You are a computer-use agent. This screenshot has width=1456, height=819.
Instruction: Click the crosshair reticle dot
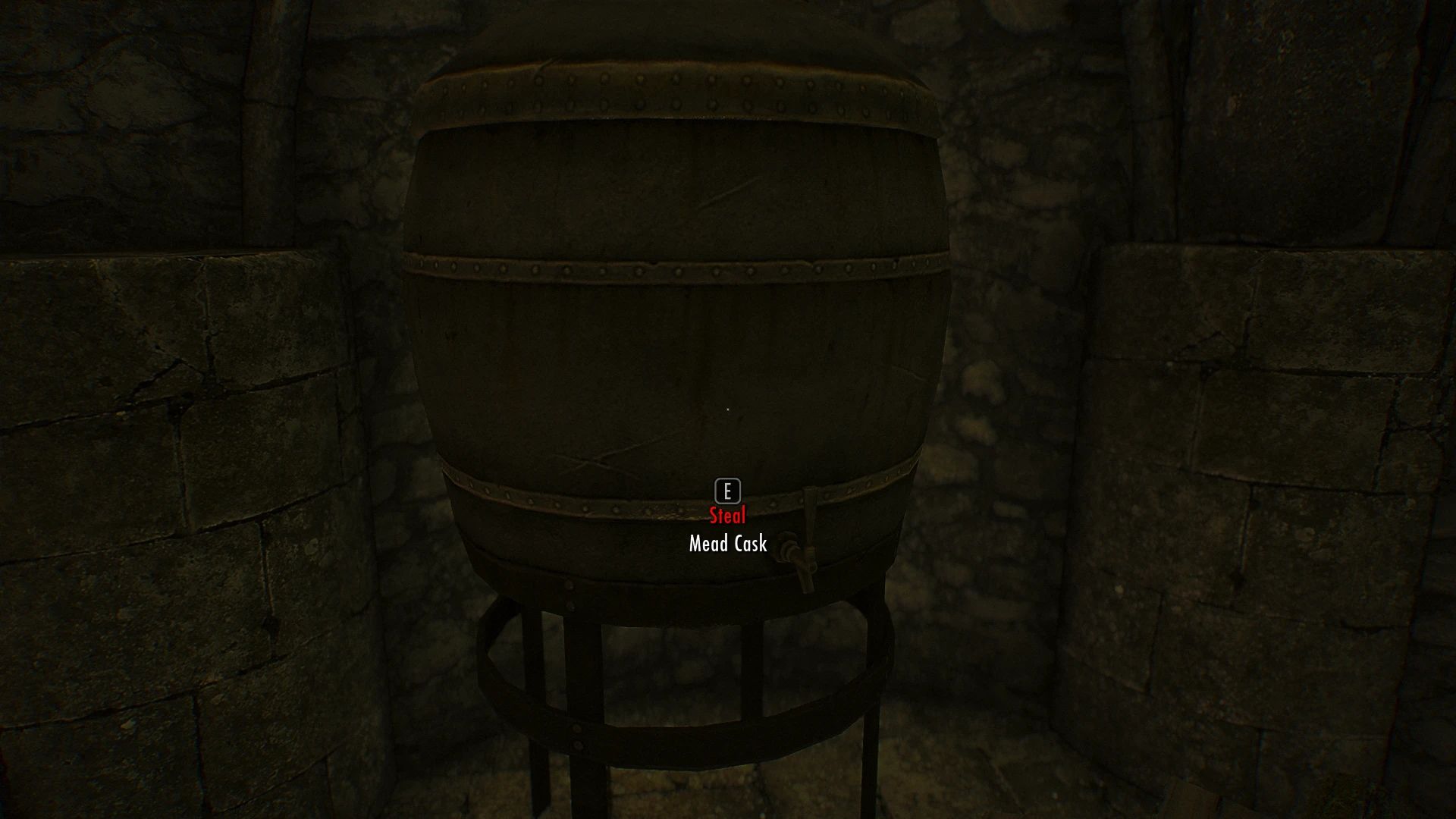(727, 409)
